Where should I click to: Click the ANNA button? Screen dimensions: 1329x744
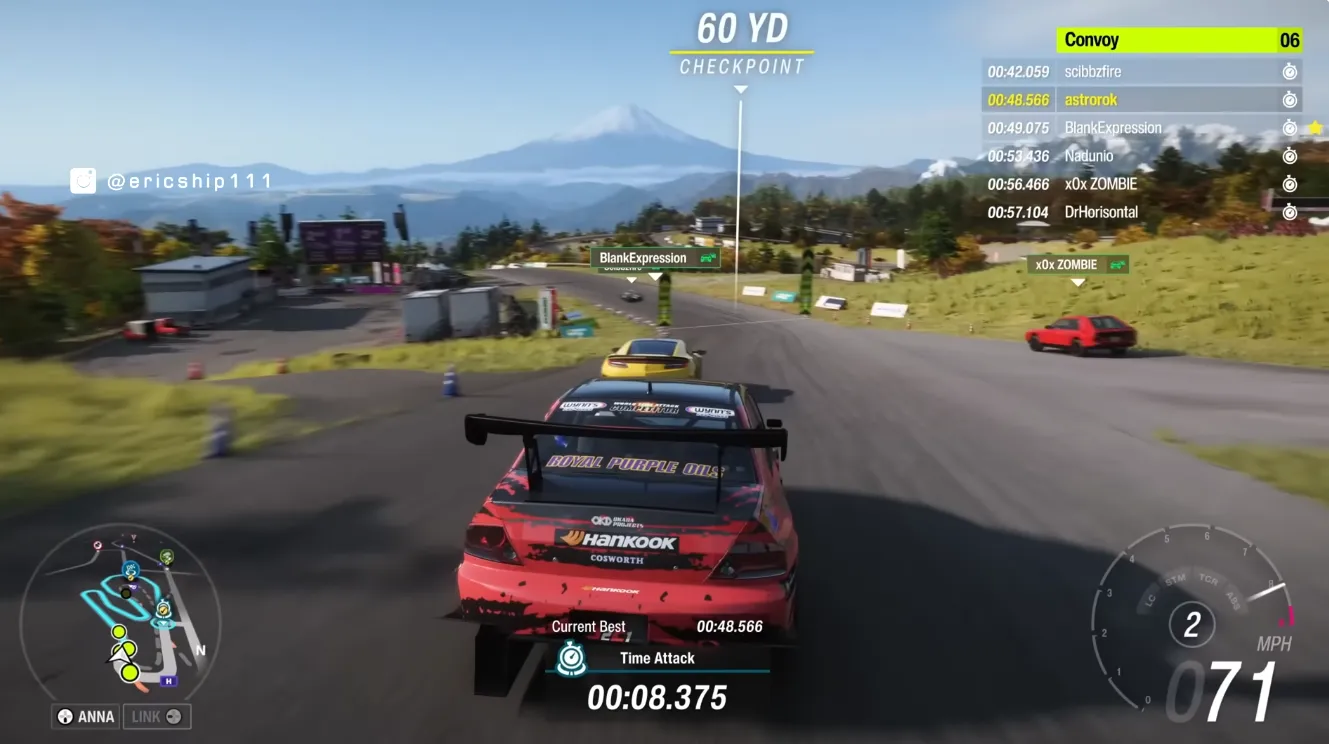[84, 716]
